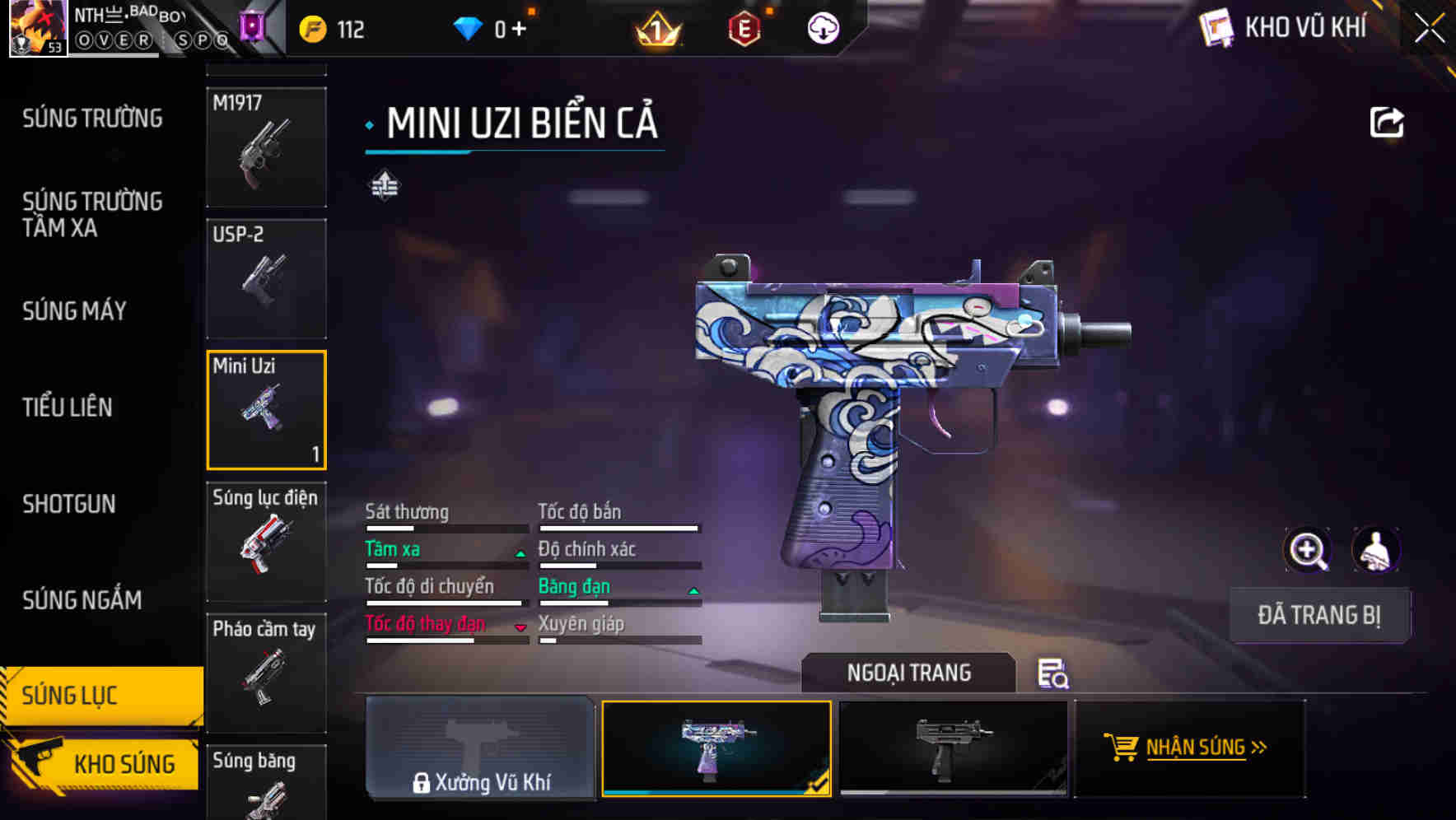The height and width of the screenshot is (820, 1456).
Task: Select the default black Mini Uzi skin
Action: 953,748
